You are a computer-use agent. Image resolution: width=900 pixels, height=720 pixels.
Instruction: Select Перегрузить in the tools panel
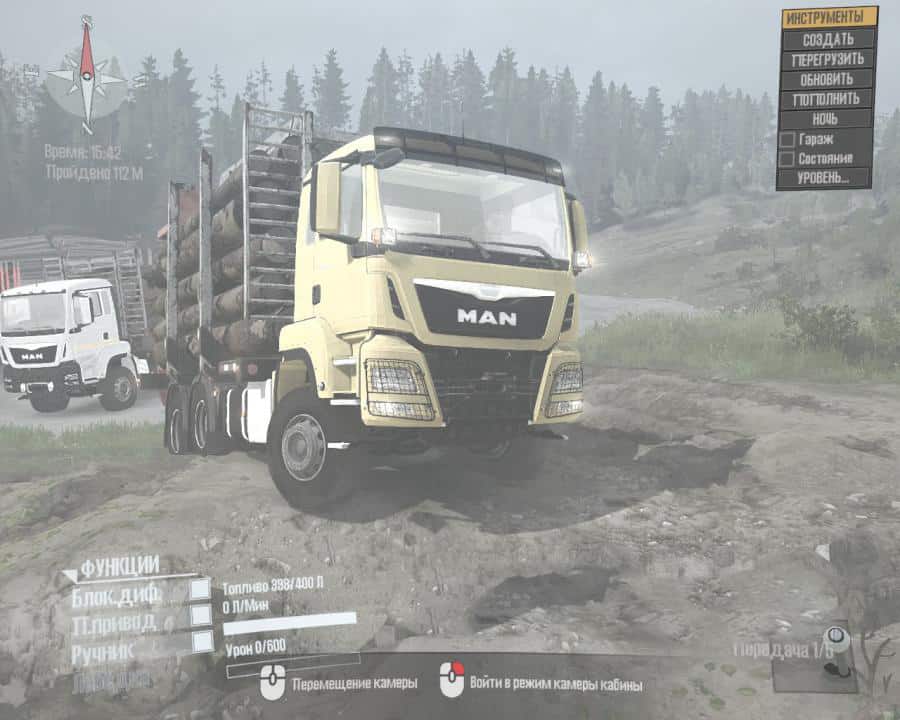point(827,59)
